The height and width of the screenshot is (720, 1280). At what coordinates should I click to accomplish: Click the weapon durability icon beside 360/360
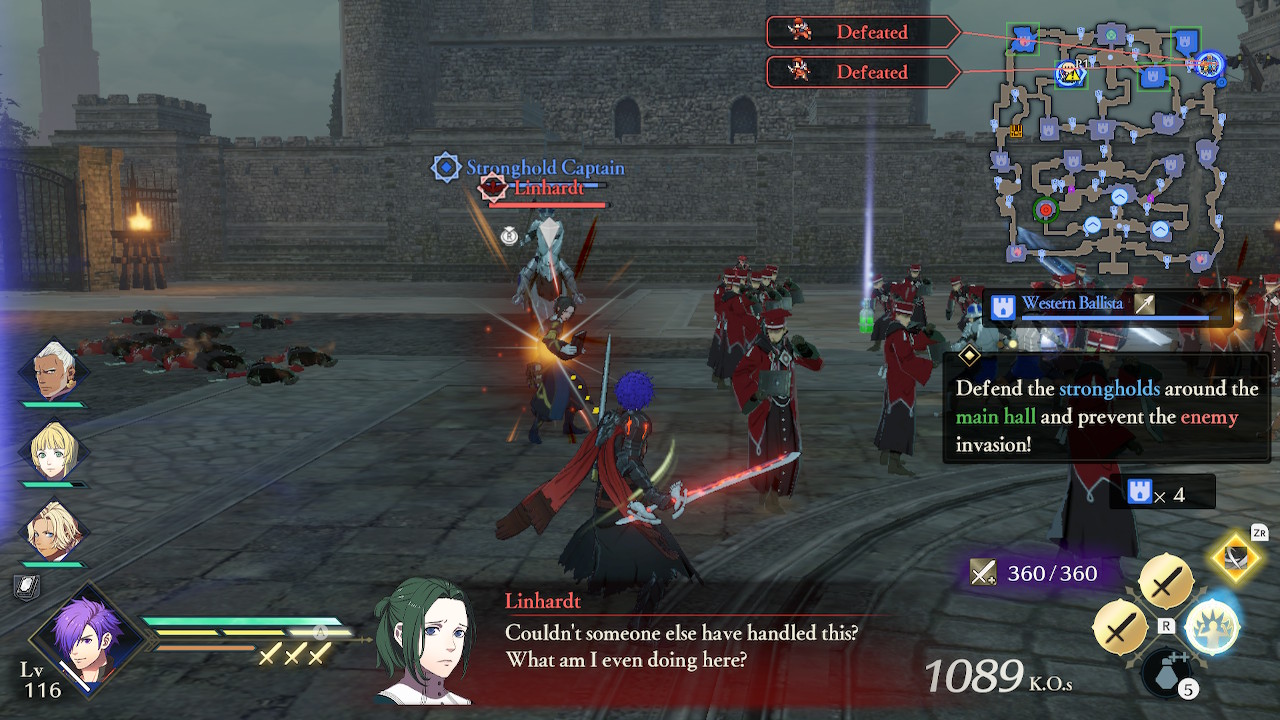tap(985, 572)
